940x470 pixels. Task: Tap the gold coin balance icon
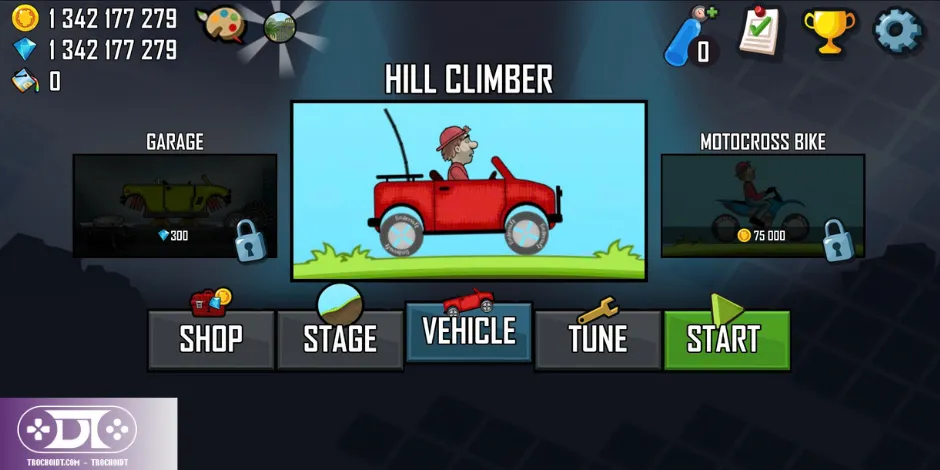coord(25,18)
